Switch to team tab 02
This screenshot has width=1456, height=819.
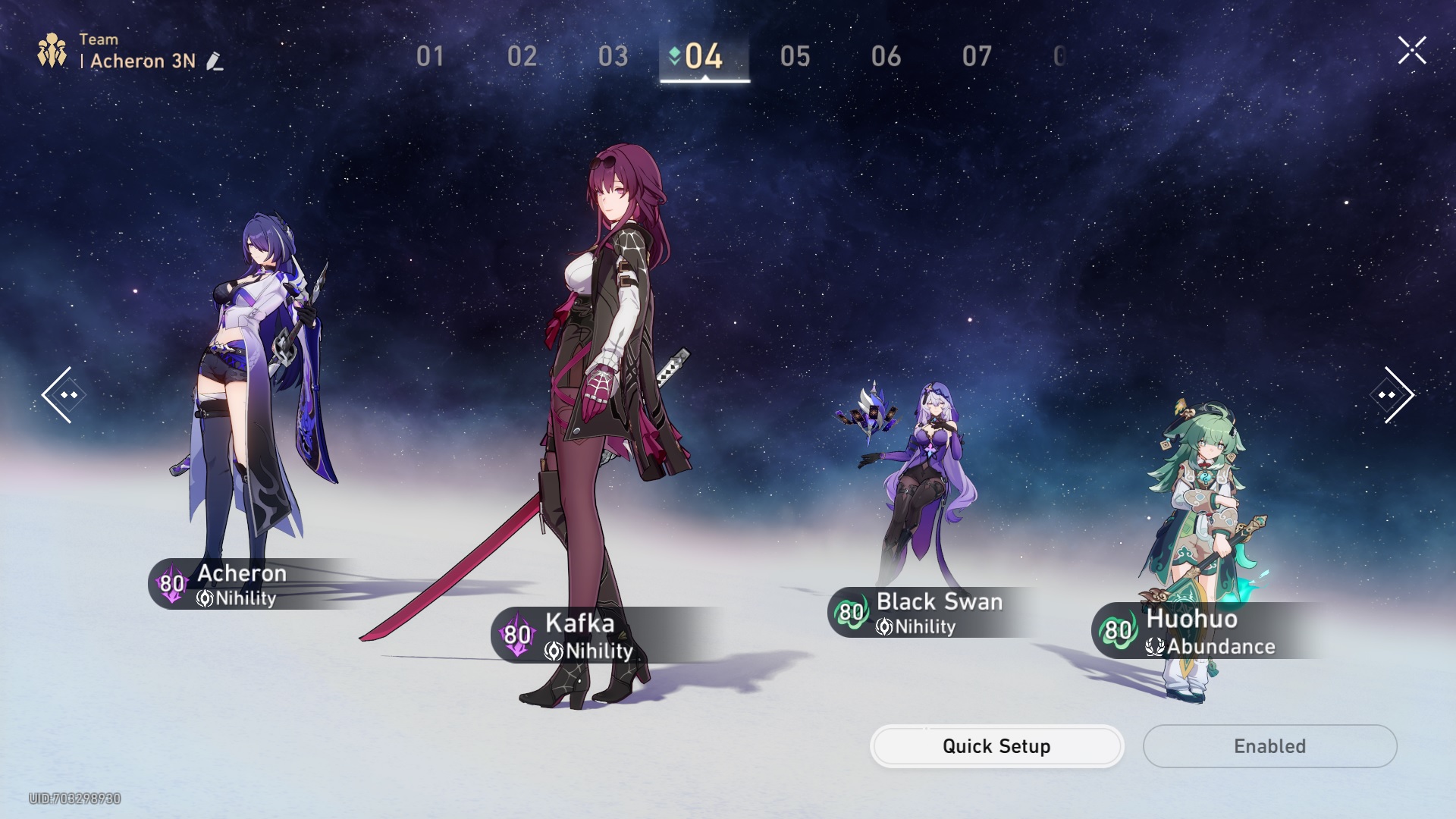point(522,56)
